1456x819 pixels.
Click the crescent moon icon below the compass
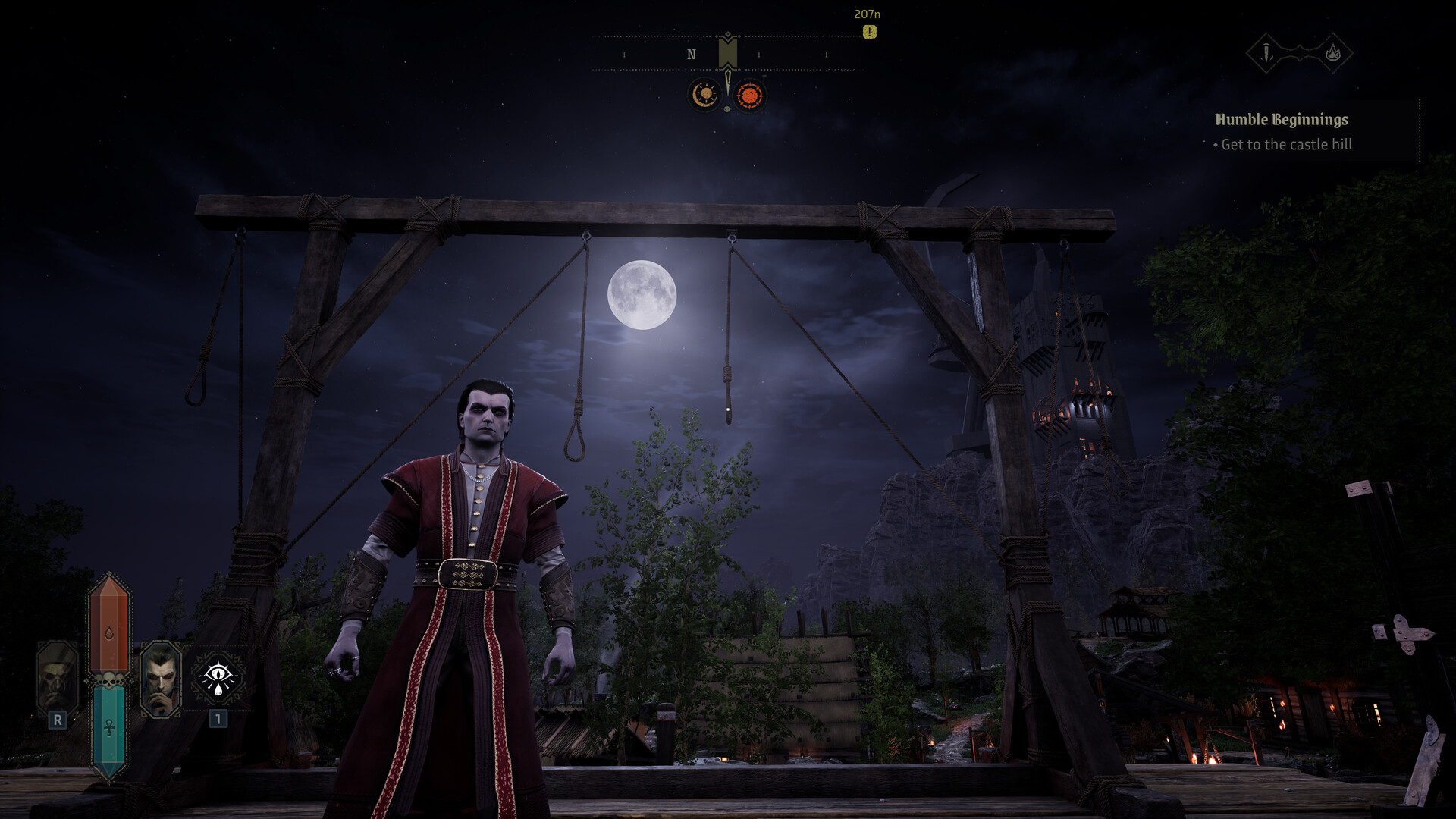(x=704, y=95)
